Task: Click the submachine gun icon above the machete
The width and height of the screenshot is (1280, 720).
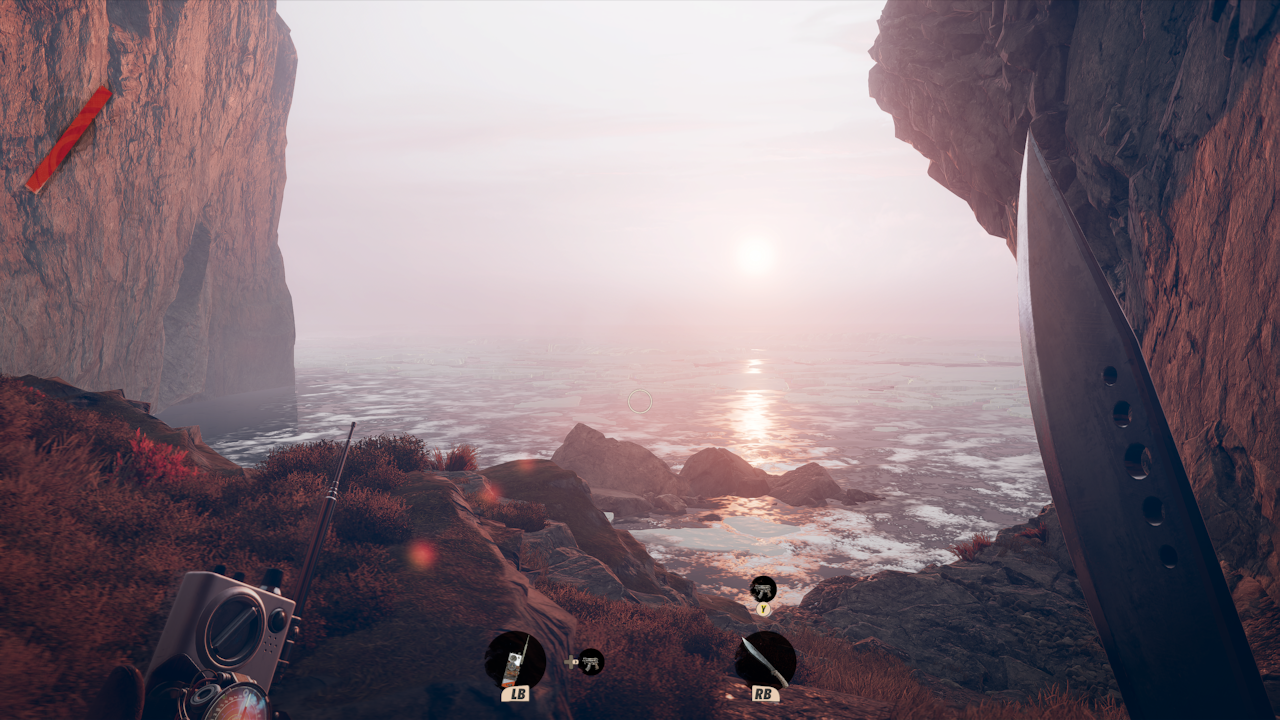Action: pyautogui.click(x=763, y=589)
